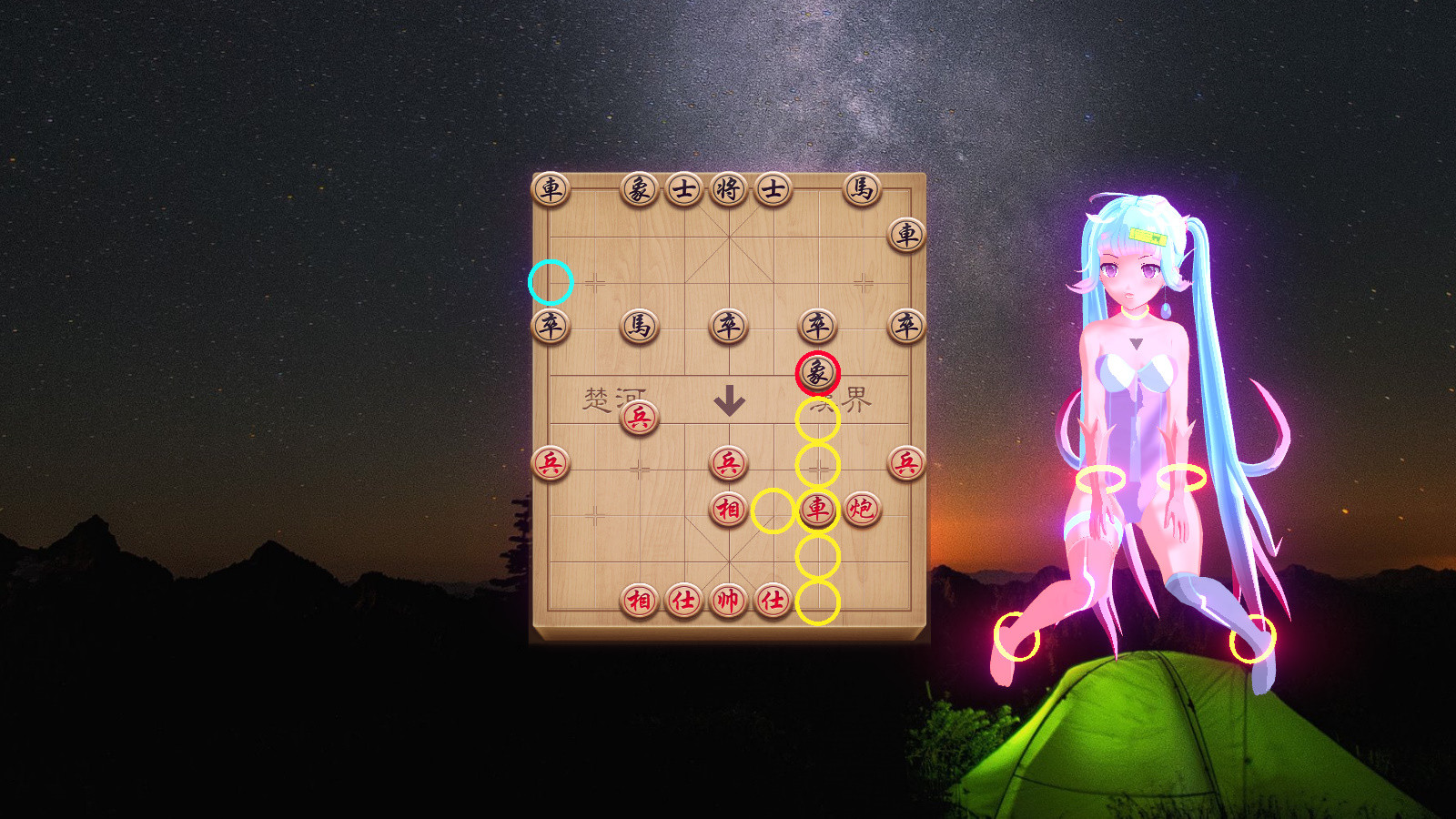Click the lowest yellow move circle near the baseline
This screenshot has width=1456, height=819.
coord(817,601)
